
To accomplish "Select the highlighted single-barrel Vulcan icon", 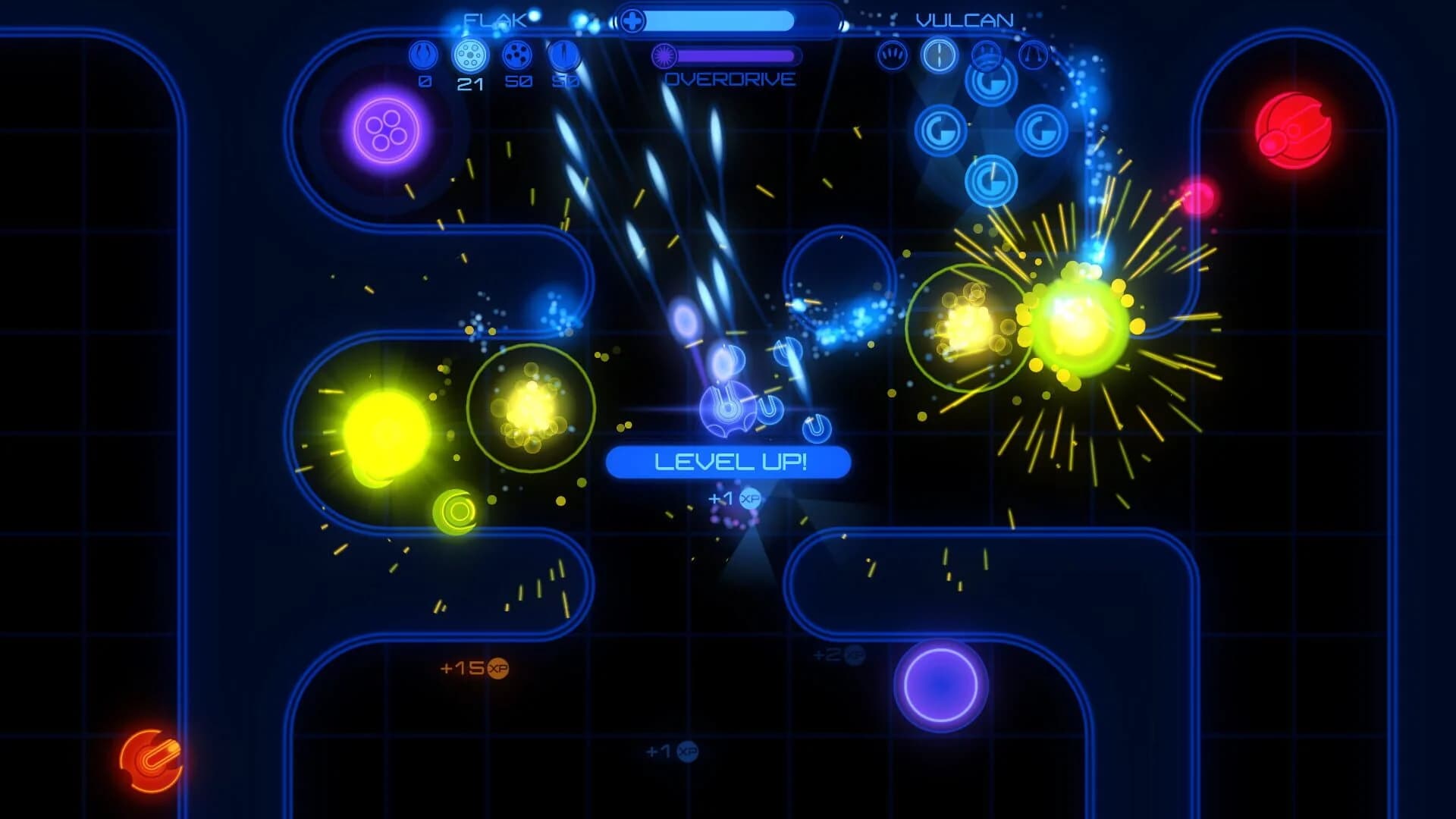I will [938, 55].
